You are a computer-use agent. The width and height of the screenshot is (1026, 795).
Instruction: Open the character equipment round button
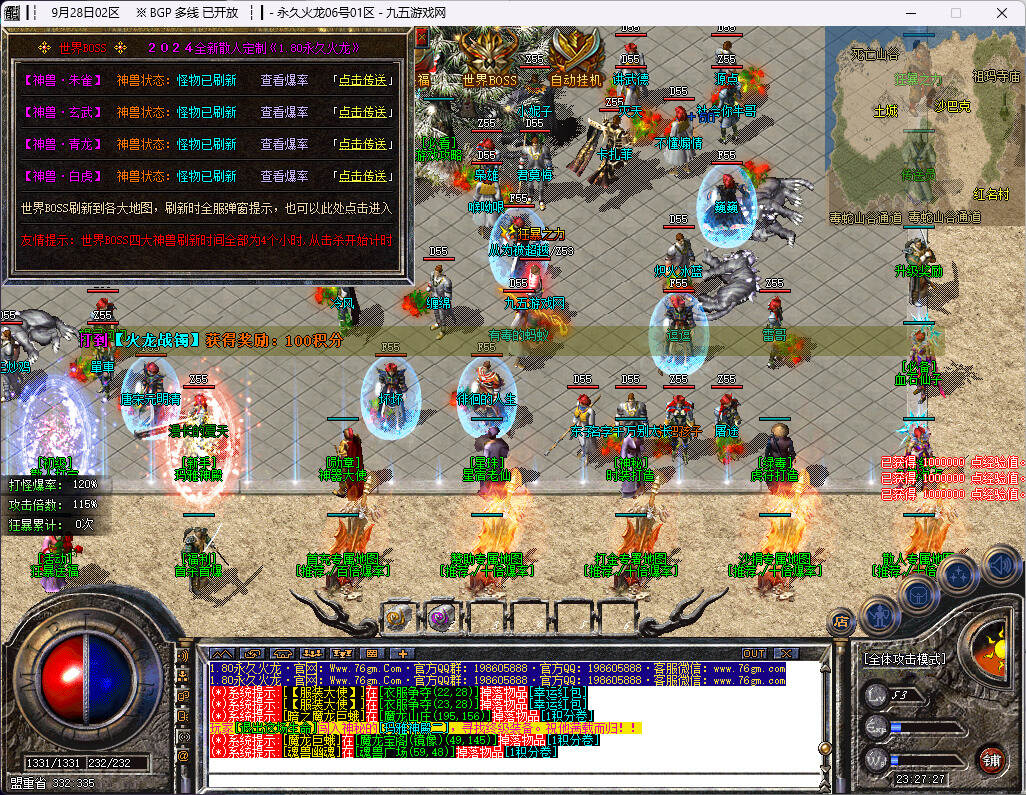(880, 612)
